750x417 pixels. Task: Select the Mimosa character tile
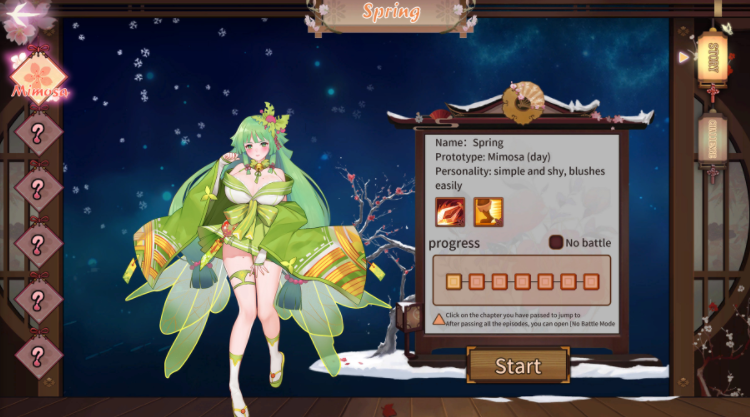(38, 74)
